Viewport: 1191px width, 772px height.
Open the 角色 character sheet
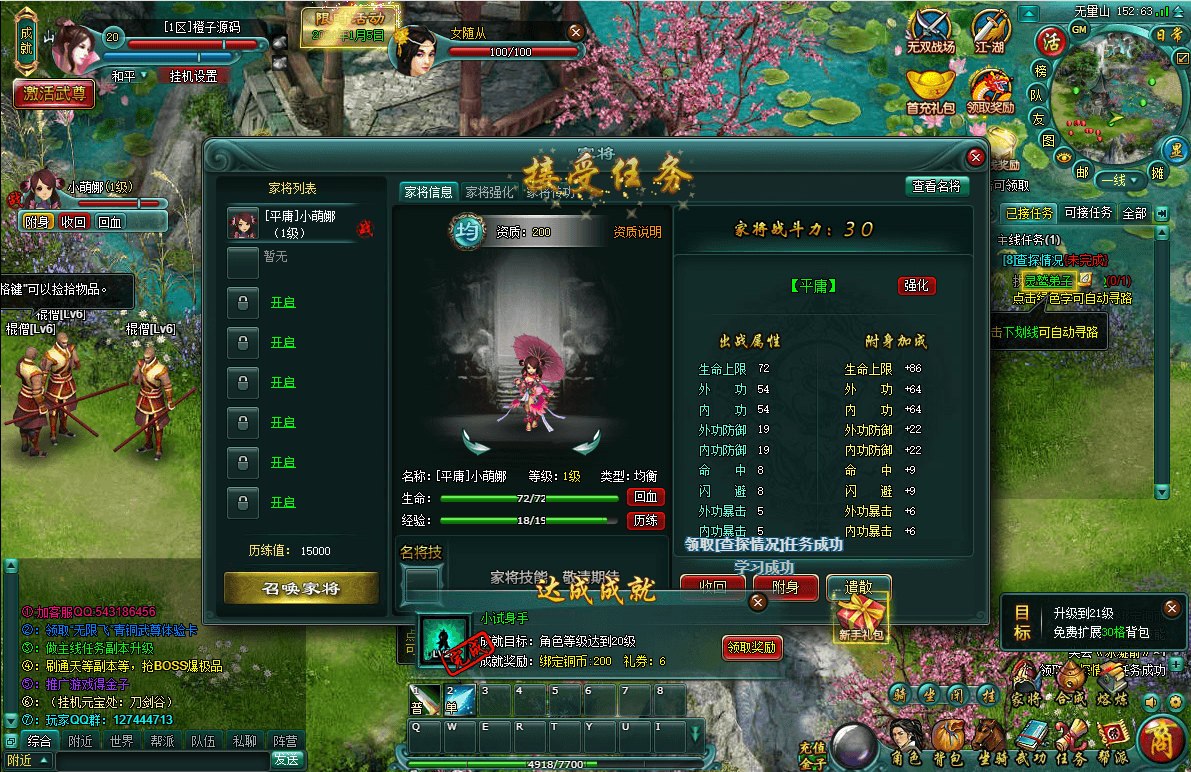pos(906,742)
